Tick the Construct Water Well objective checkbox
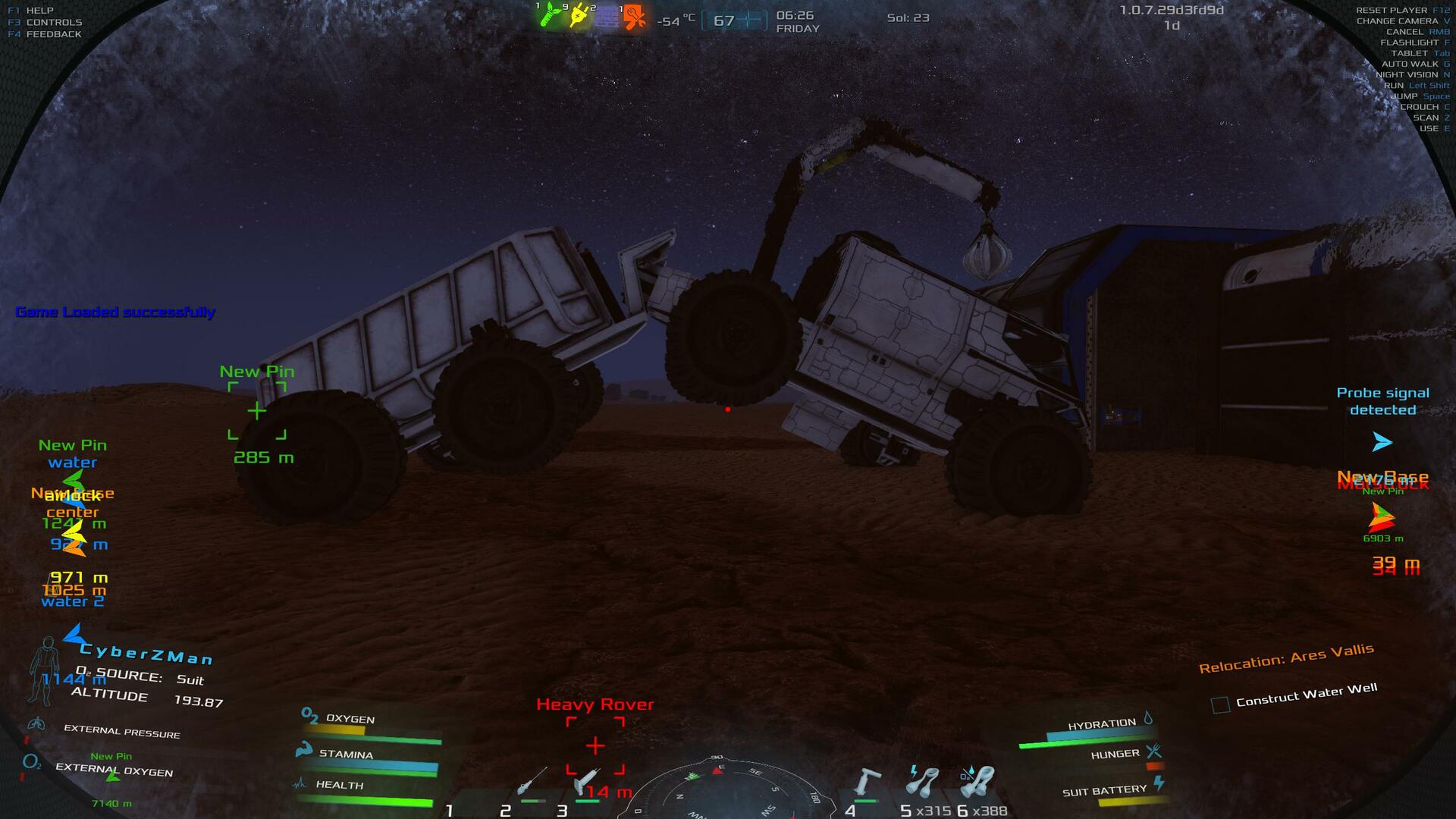 (x=1220, y=704)
